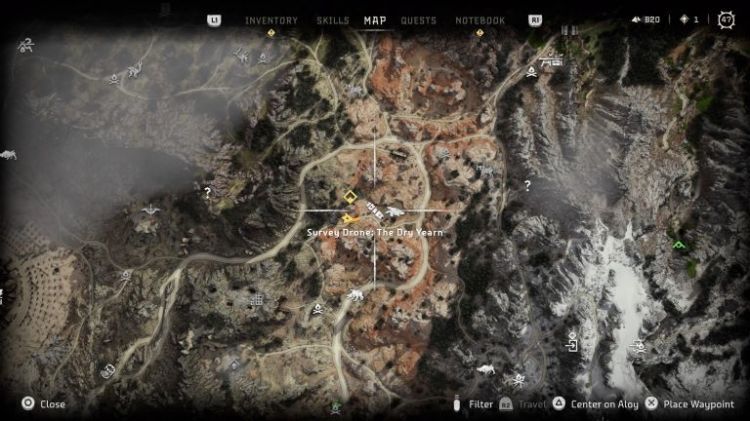Image resolution: width=750 pixels, height=421 pixels.
Task: Click the green chevron map marker
Action: 680,243
